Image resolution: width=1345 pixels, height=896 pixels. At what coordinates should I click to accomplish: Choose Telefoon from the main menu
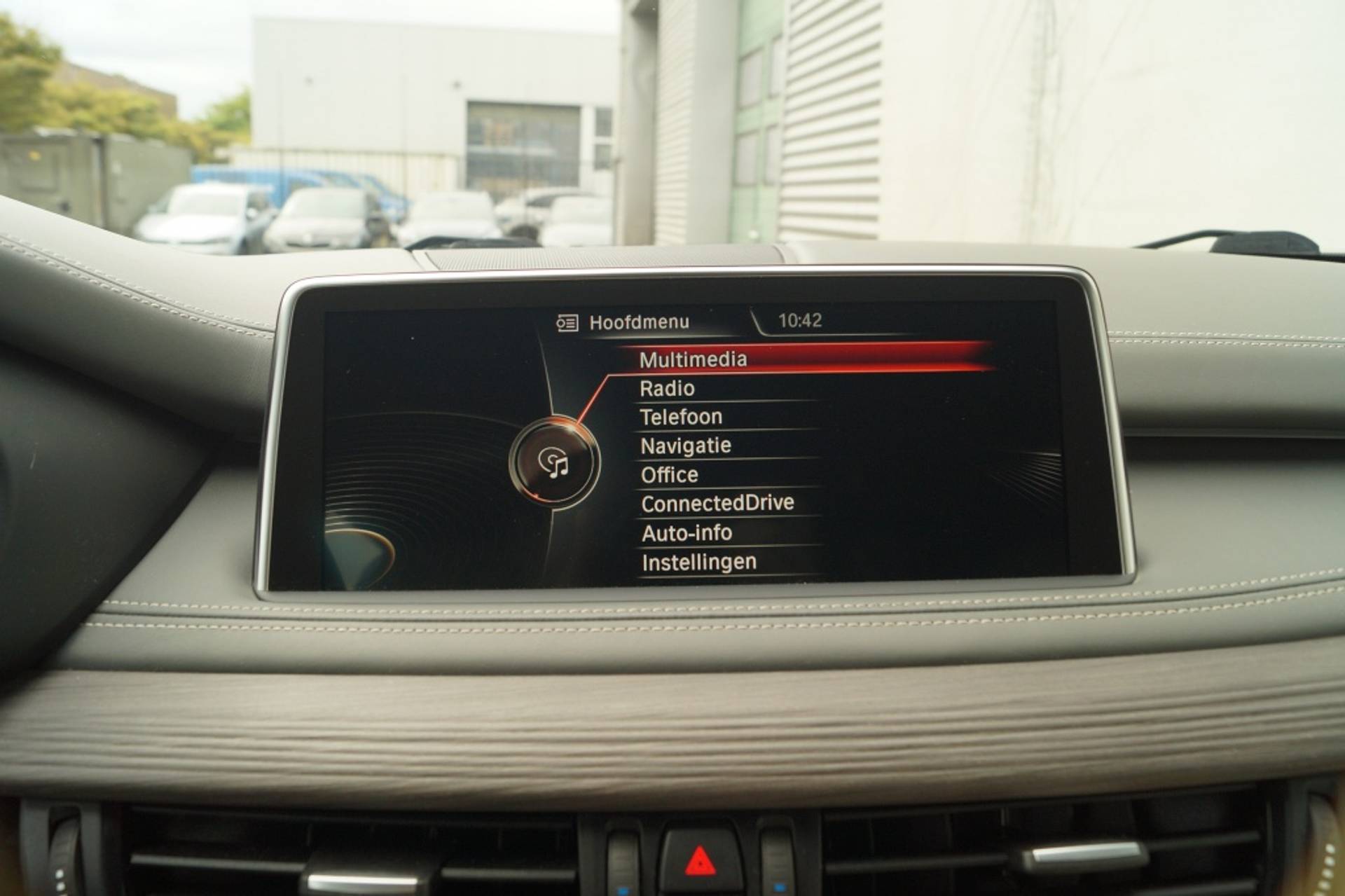point(681,418)
